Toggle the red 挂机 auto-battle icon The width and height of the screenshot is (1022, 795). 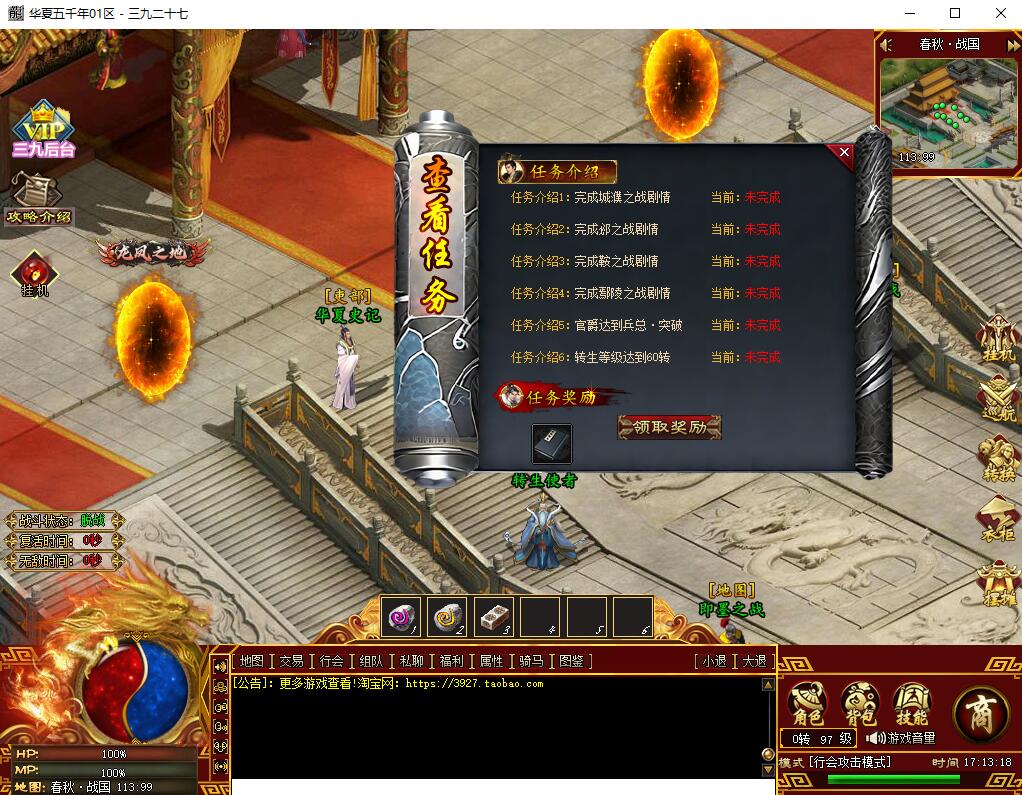click(35, 273)
